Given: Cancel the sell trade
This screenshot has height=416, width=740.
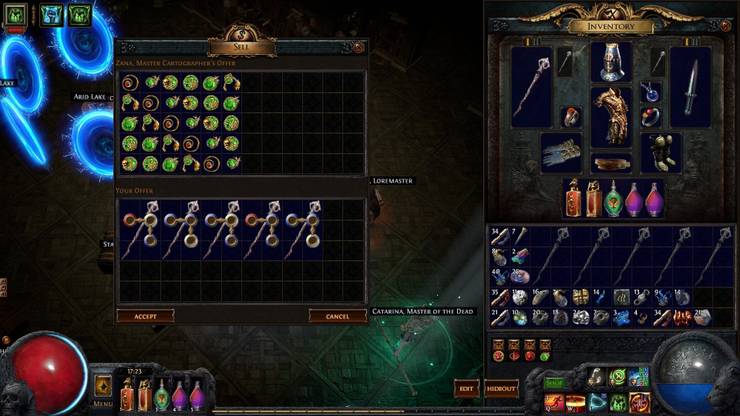Looking at the screenshot, I should click(x=337, y=316).
